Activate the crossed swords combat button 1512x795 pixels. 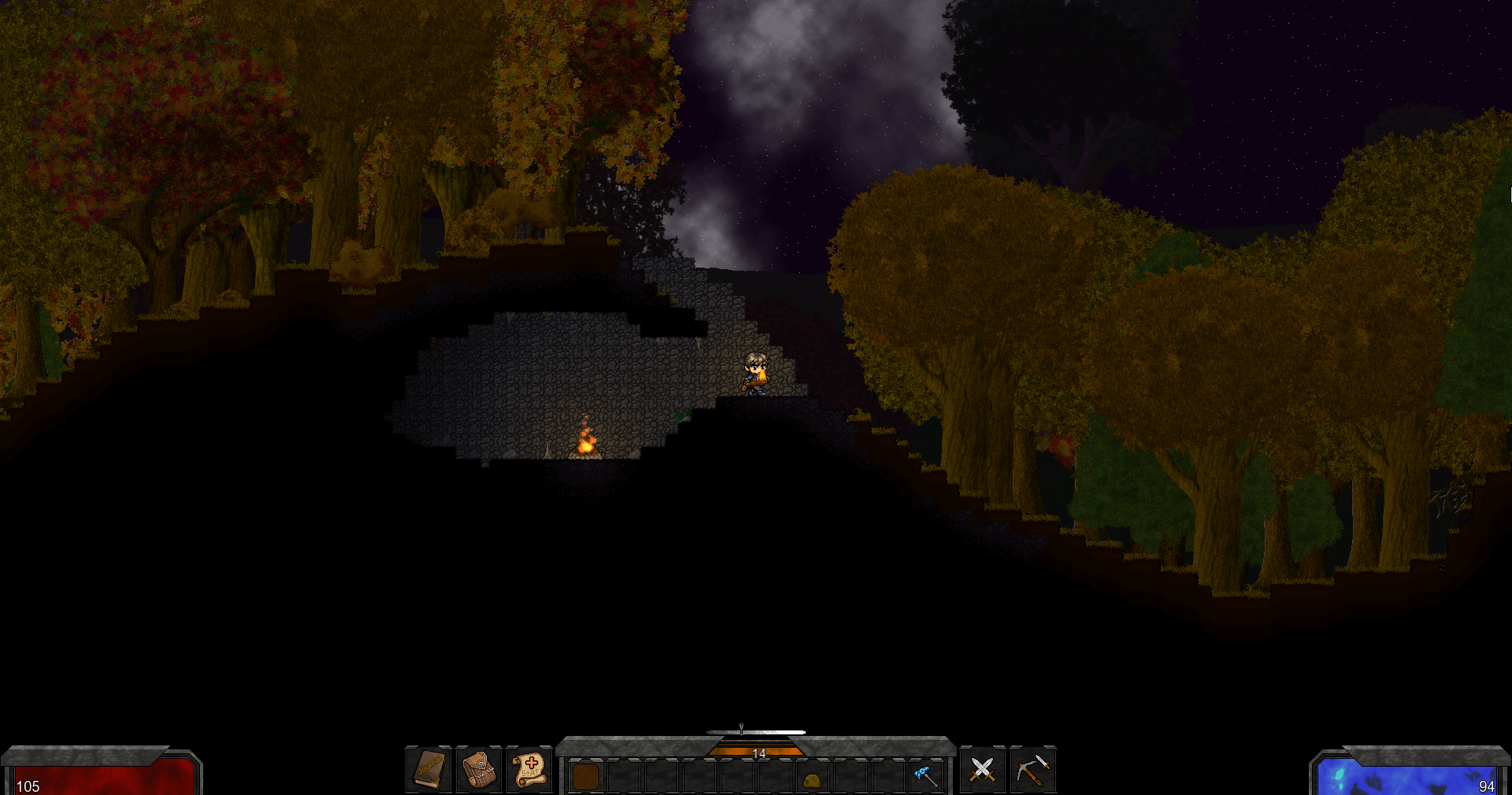(x=982, y=769)
